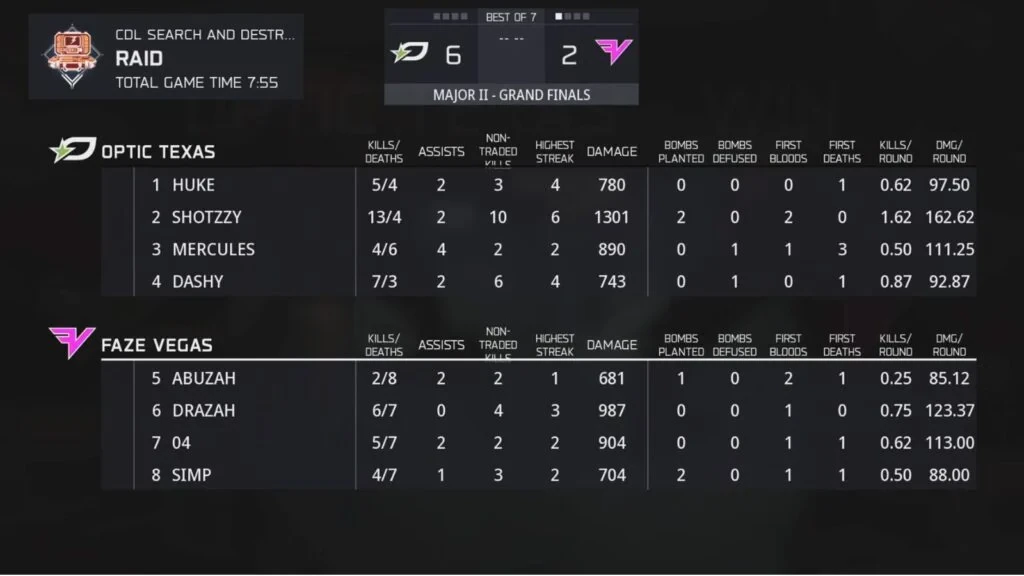Open the Raid map info panel
The width and height of the screenshot is (1024, 576).
tap(166, 57)
